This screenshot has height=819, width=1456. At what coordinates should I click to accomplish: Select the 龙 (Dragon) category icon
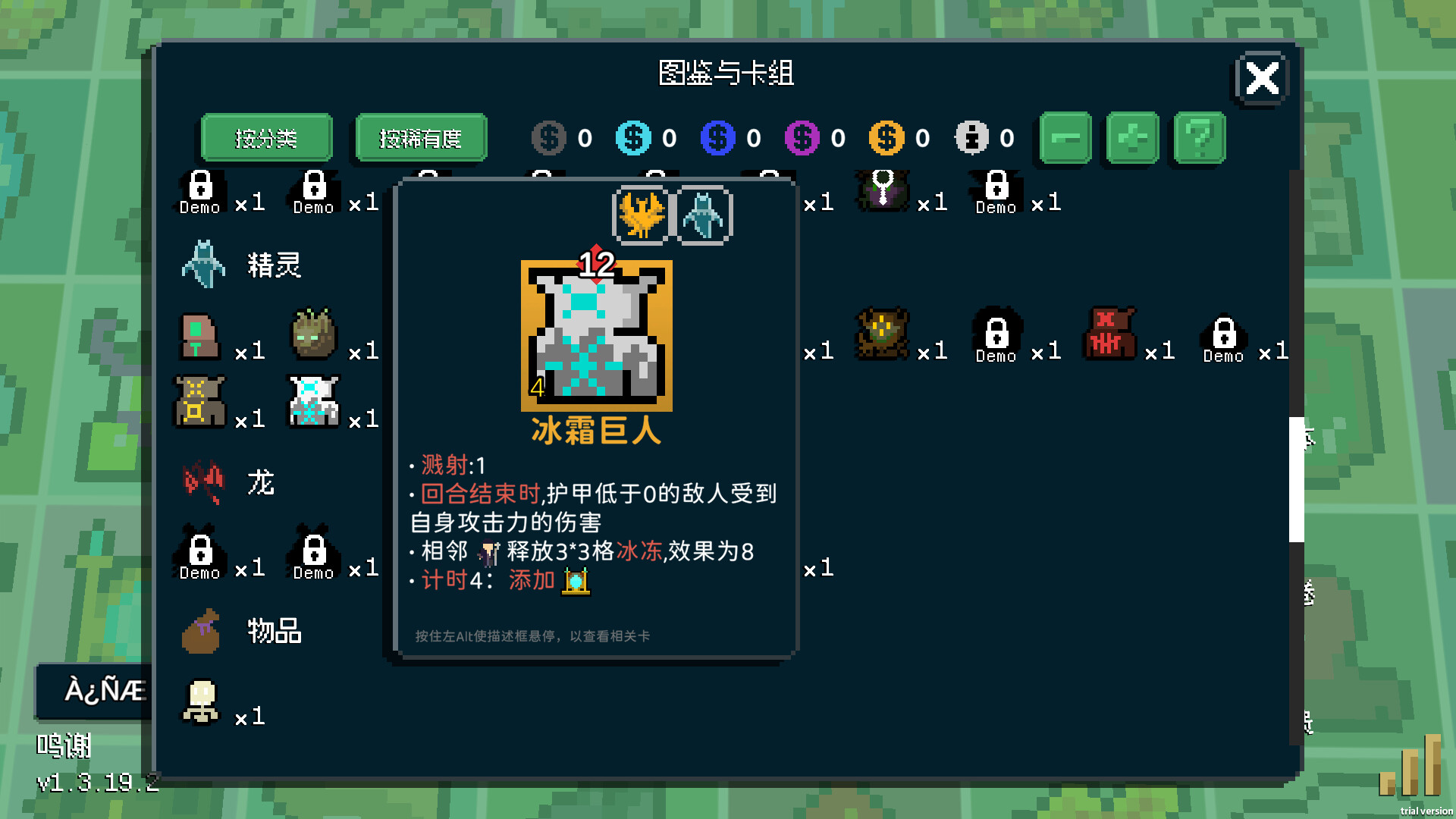(202, 482)
